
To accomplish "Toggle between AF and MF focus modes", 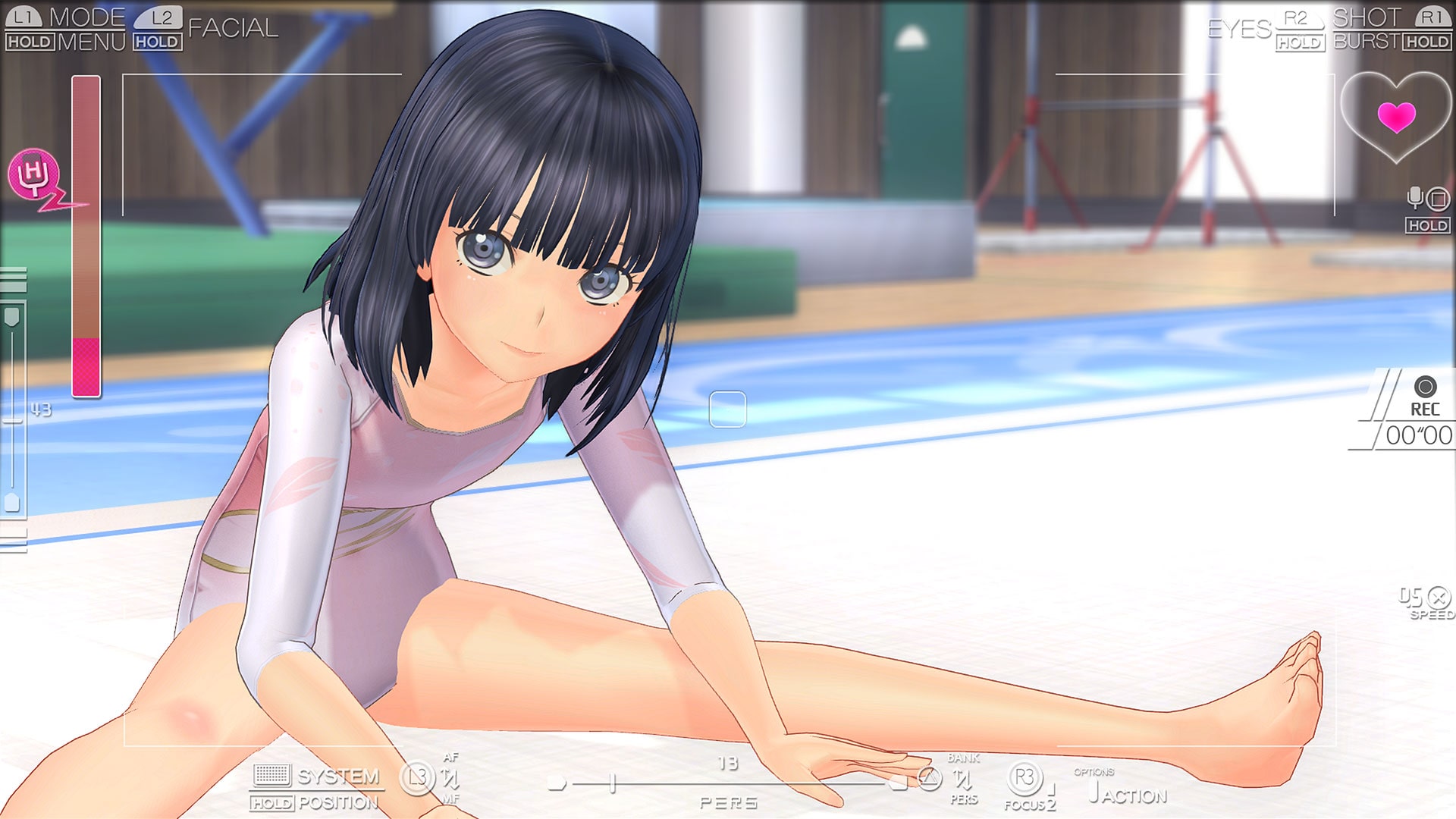I will point(450,777).
